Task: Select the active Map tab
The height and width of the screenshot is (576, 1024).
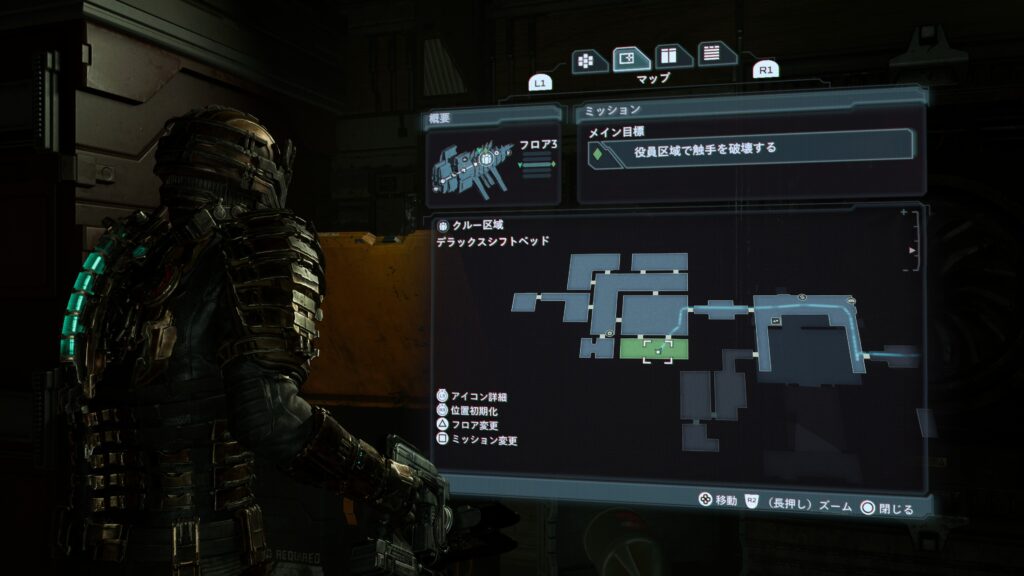Action: tap(631, 59)
